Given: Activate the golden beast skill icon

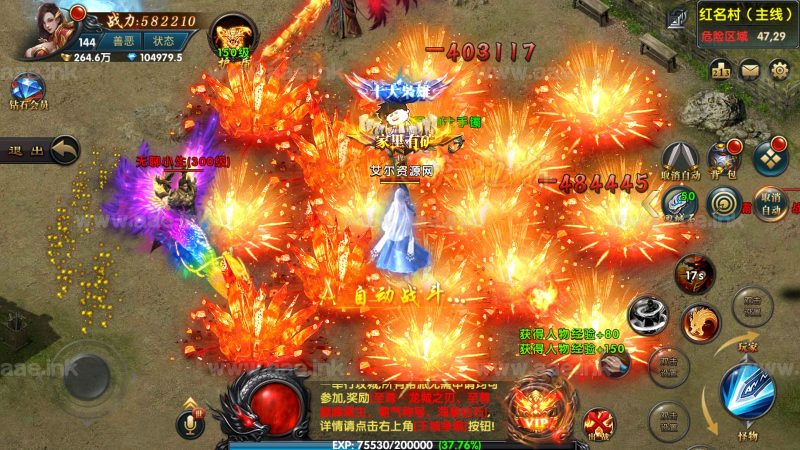Looking at the screenshot, I should pos(701,322).
